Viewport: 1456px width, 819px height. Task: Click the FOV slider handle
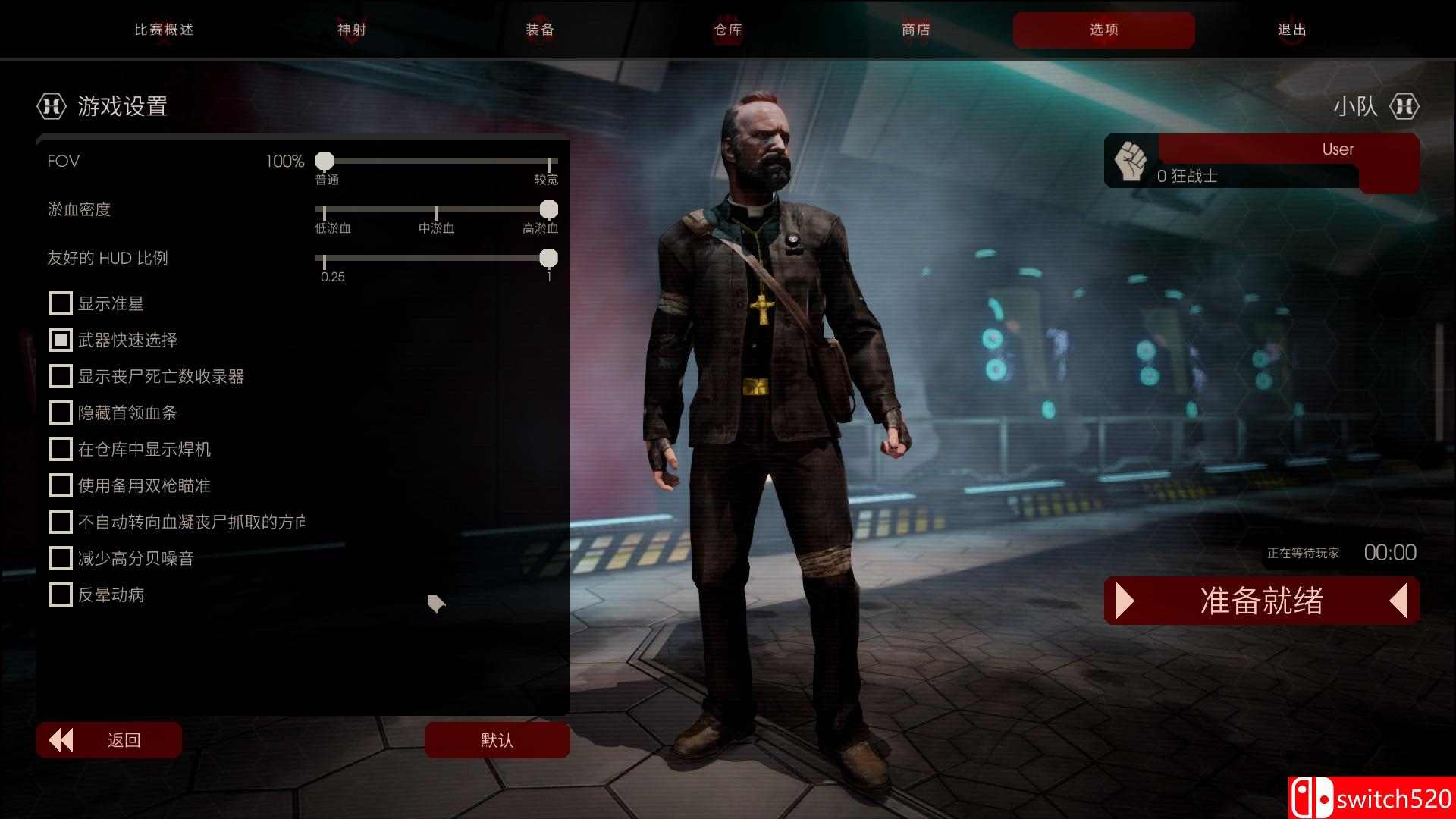(325, 161)
